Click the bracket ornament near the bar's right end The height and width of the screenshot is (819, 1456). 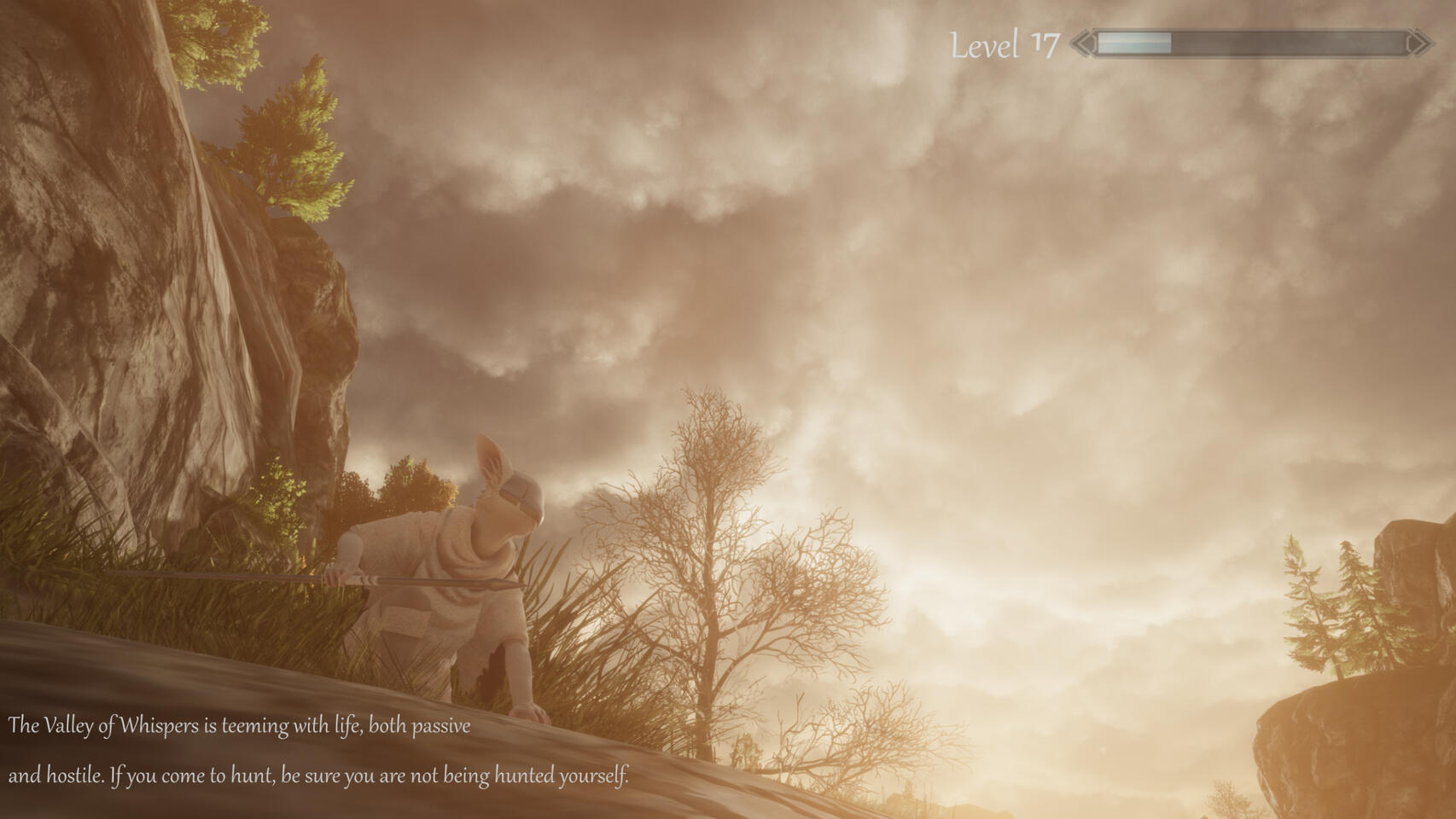[1412, 43]
